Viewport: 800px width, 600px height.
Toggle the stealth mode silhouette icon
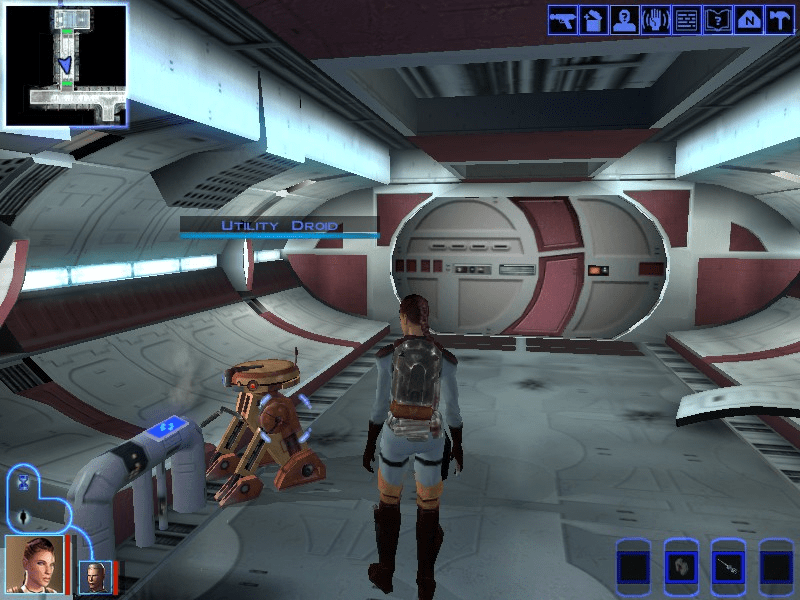22,517
